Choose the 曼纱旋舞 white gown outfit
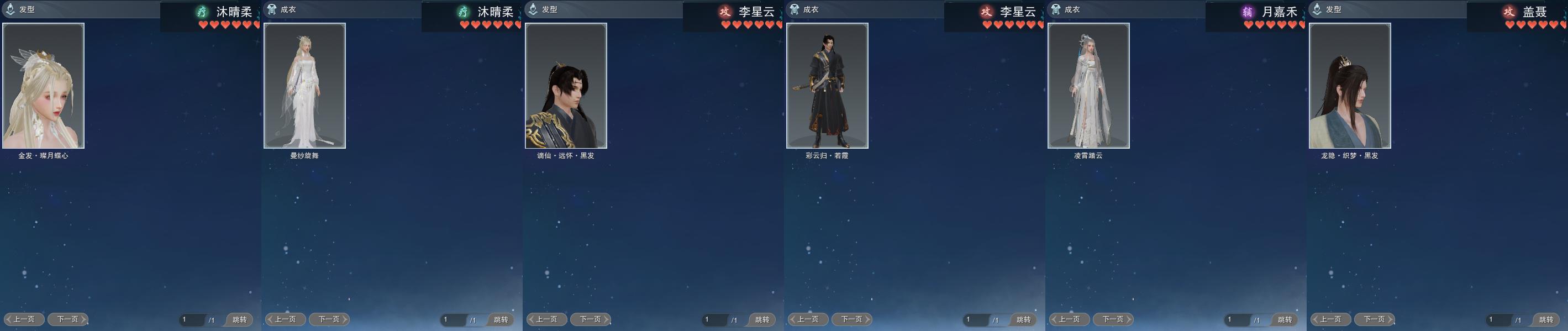This screenshot has width=1568, height=331. [x=304, y=86]
